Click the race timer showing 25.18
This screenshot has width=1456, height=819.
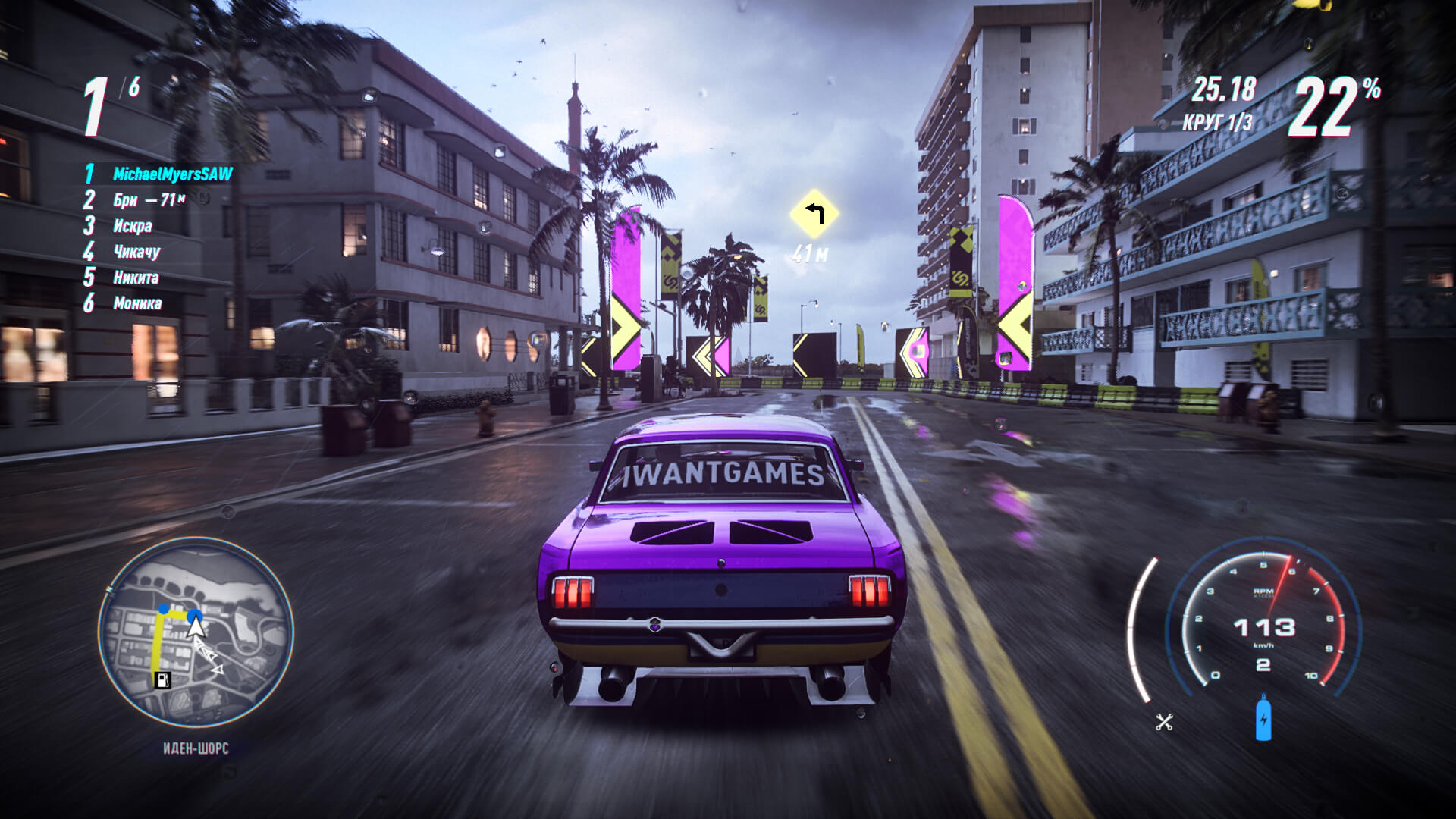click(1222, 89)
